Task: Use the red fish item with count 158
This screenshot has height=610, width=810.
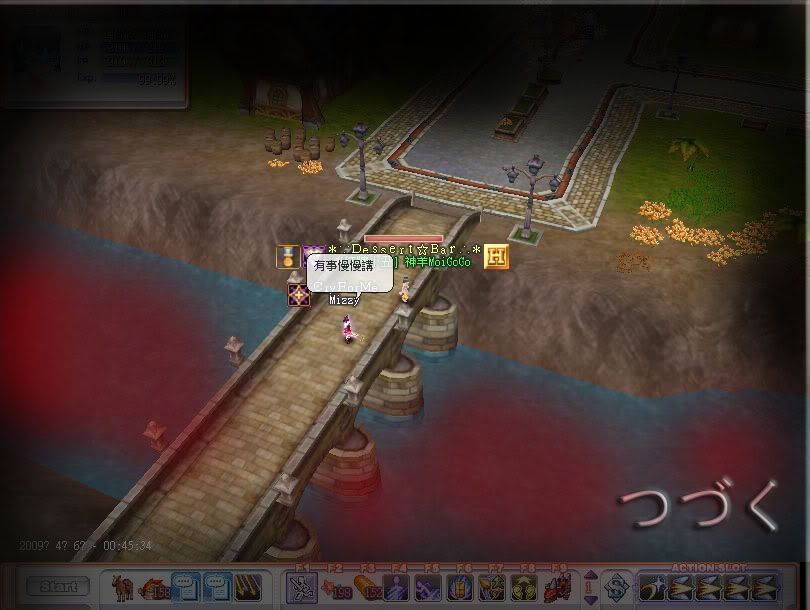Action: point(154,587)
